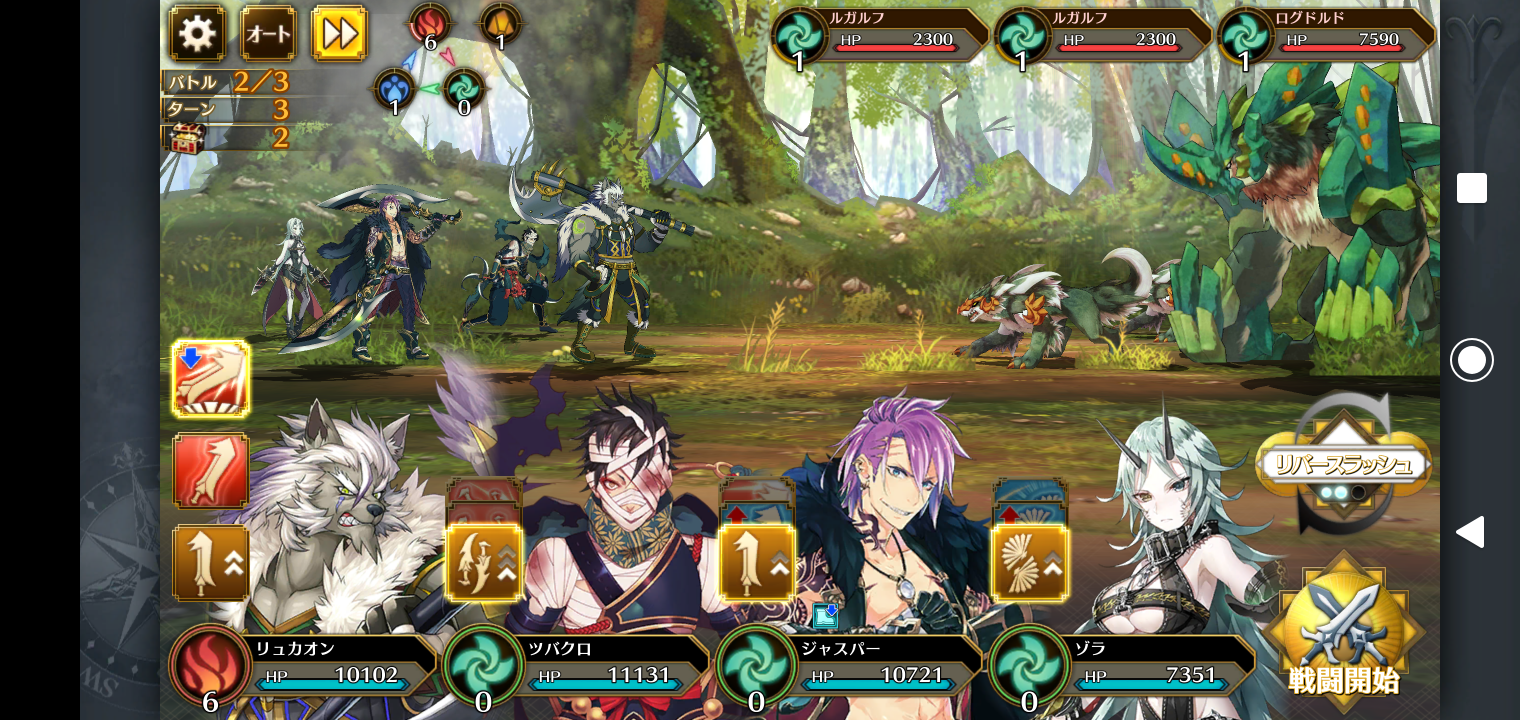The height and width of the screenshot is (720, 1520).
Task: Start combat with 戦闘開始 button
Action: pyautogui.click(x=1343, y=632)
